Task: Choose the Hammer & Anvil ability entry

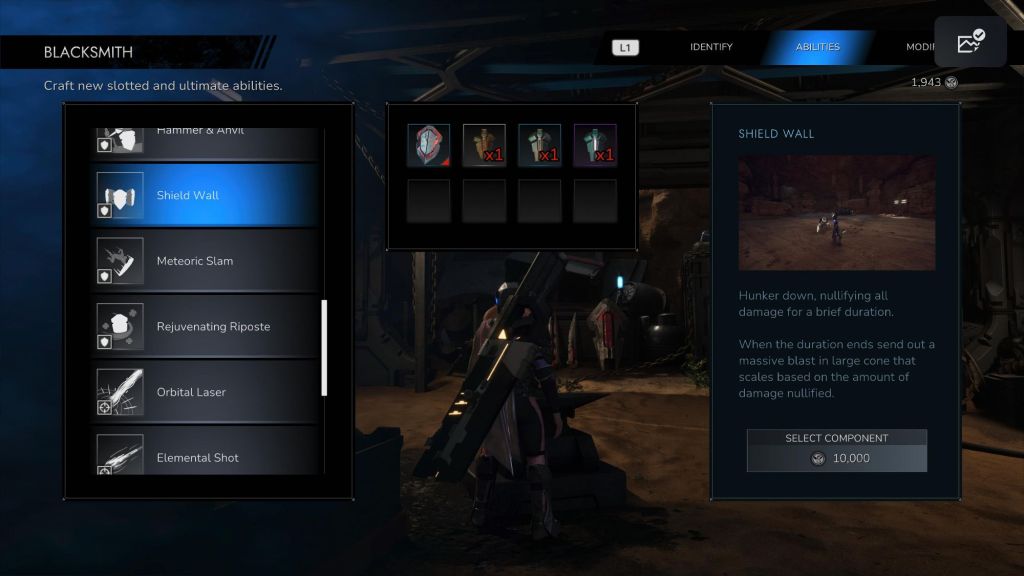Action: (205, 137)
